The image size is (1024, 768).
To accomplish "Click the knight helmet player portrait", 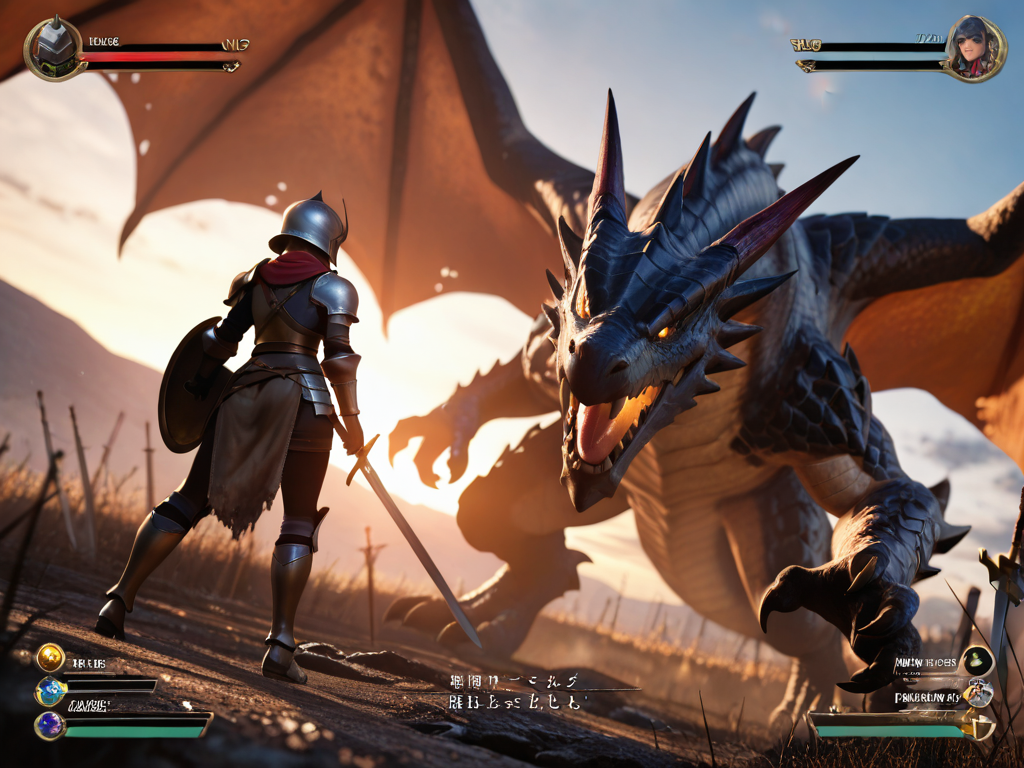I will 54,48.
